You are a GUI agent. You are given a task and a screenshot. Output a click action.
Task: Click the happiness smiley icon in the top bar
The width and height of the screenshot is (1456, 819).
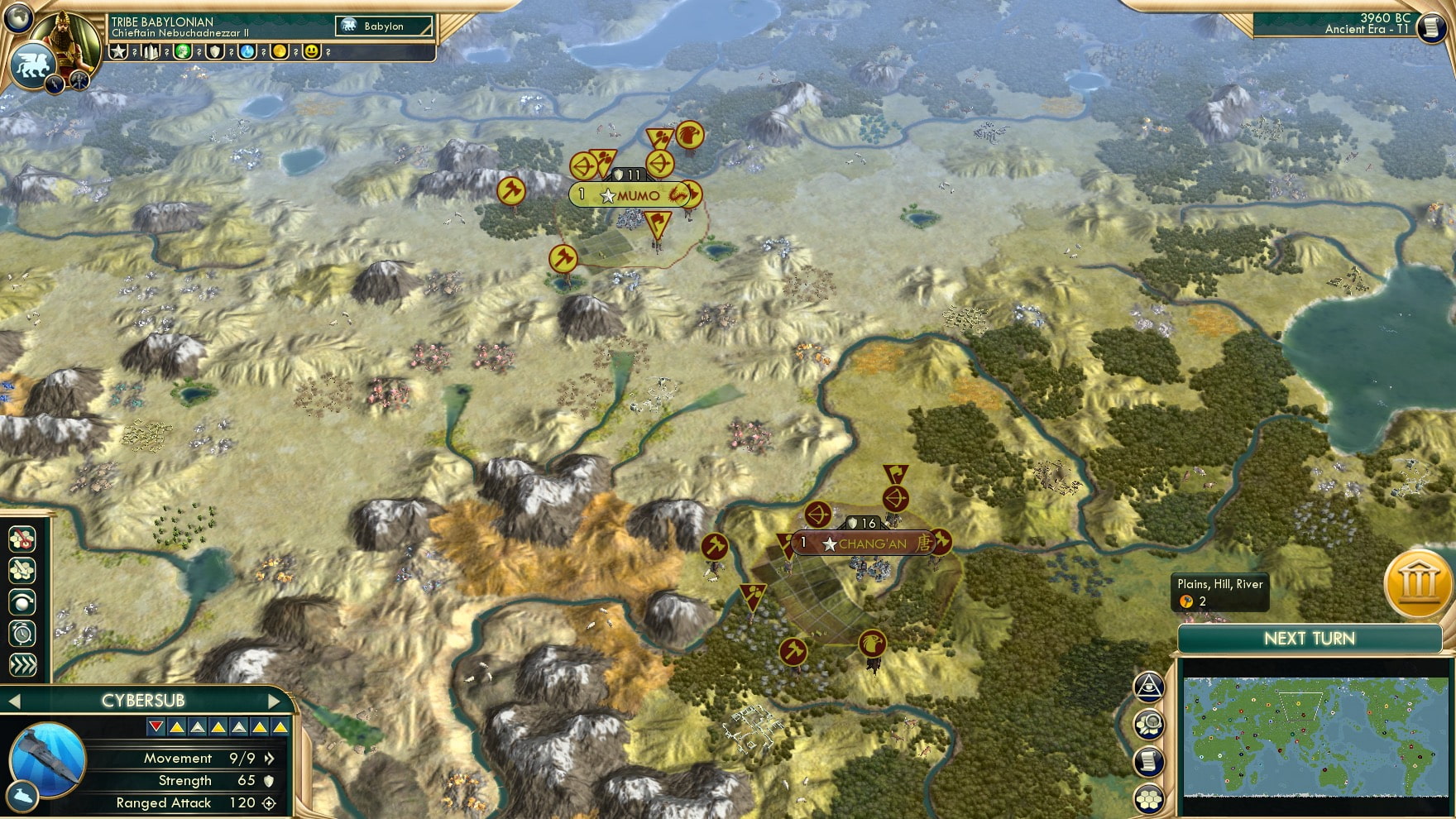pos(312,52)
